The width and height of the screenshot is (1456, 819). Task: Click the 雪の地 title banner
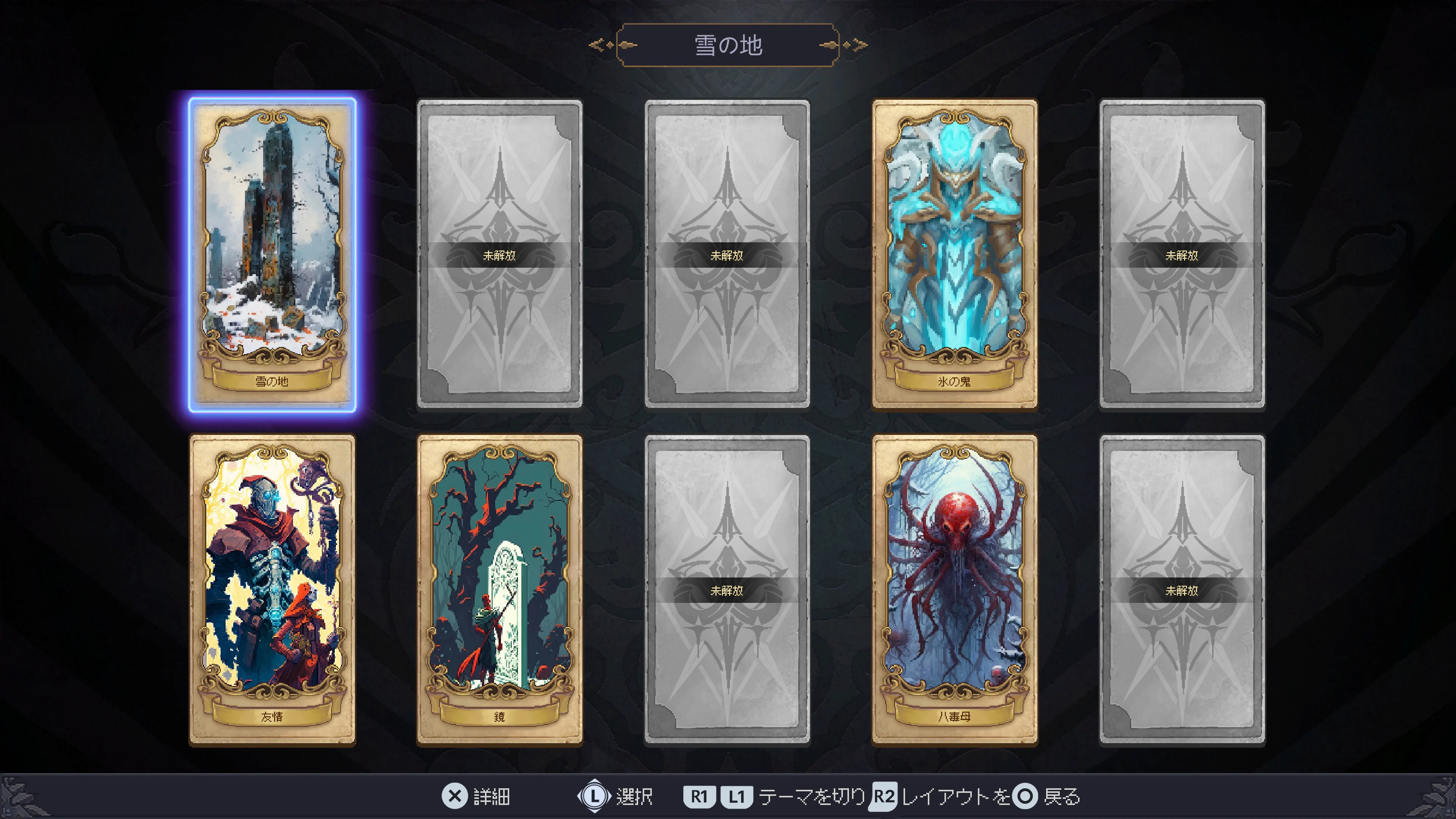click(x=729, y=45)
